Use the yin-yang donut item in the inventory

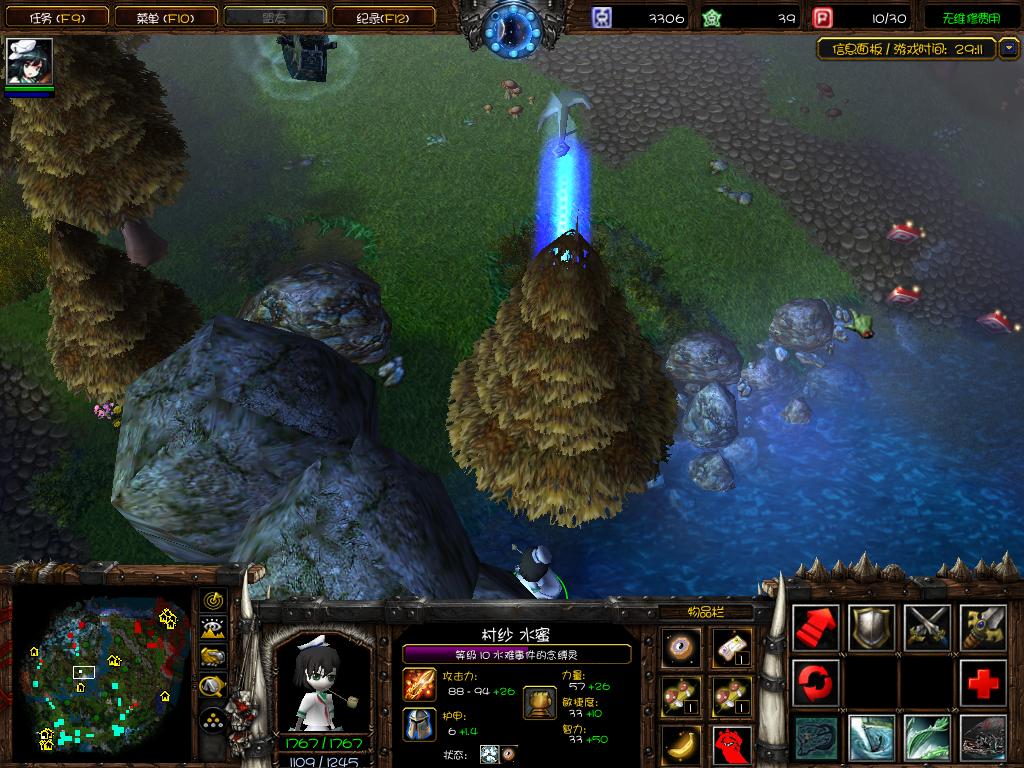click(x=682, y=647)
